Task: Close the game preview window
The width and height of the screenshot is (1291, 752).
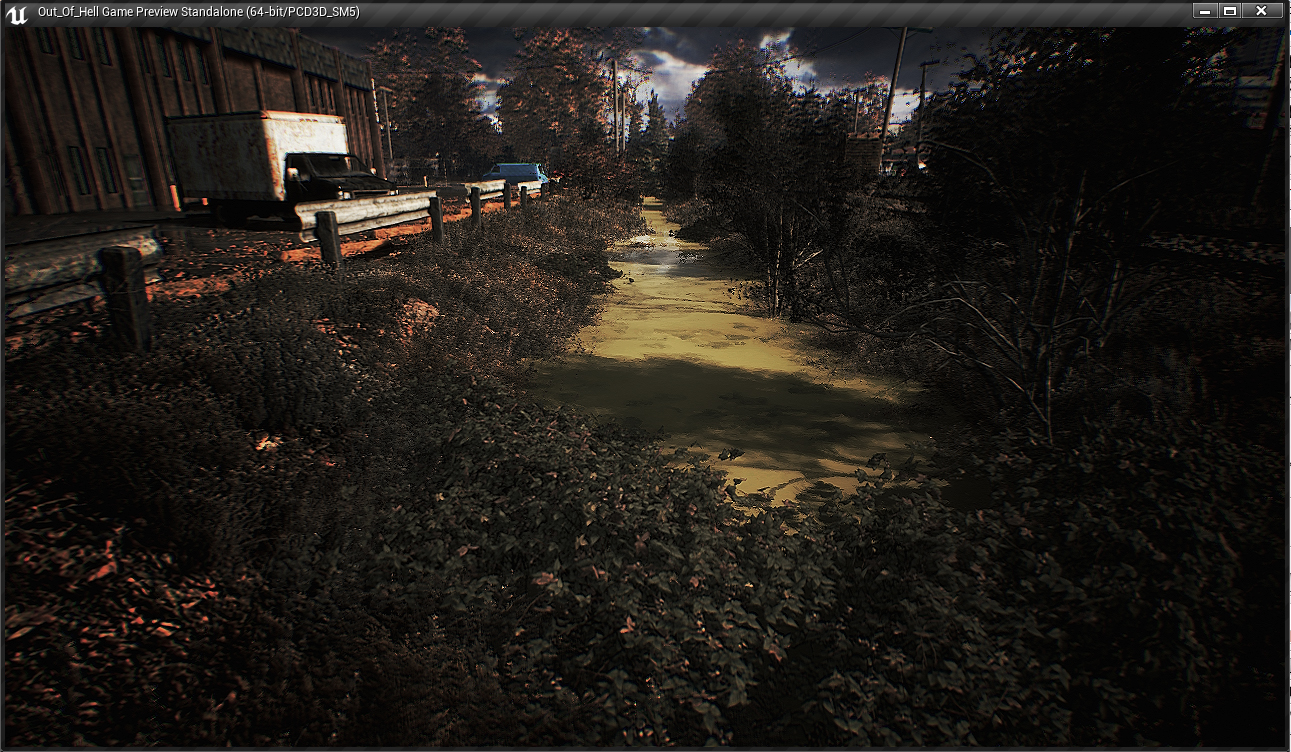Action: click(1261, 11)
